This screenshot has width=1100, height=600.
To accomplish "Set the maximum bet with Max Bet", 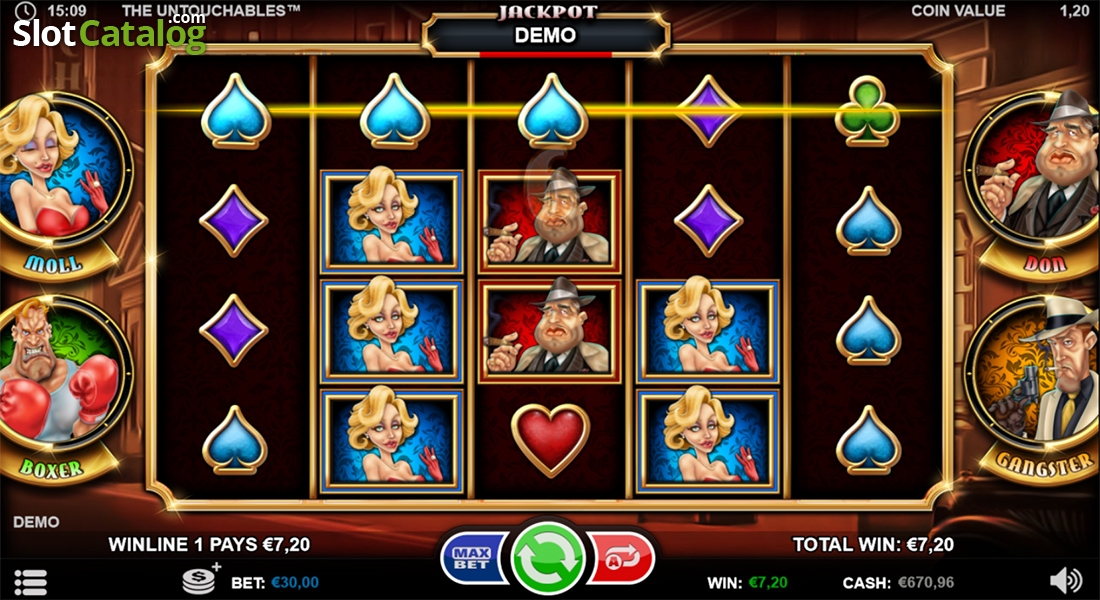I will 471,558.
